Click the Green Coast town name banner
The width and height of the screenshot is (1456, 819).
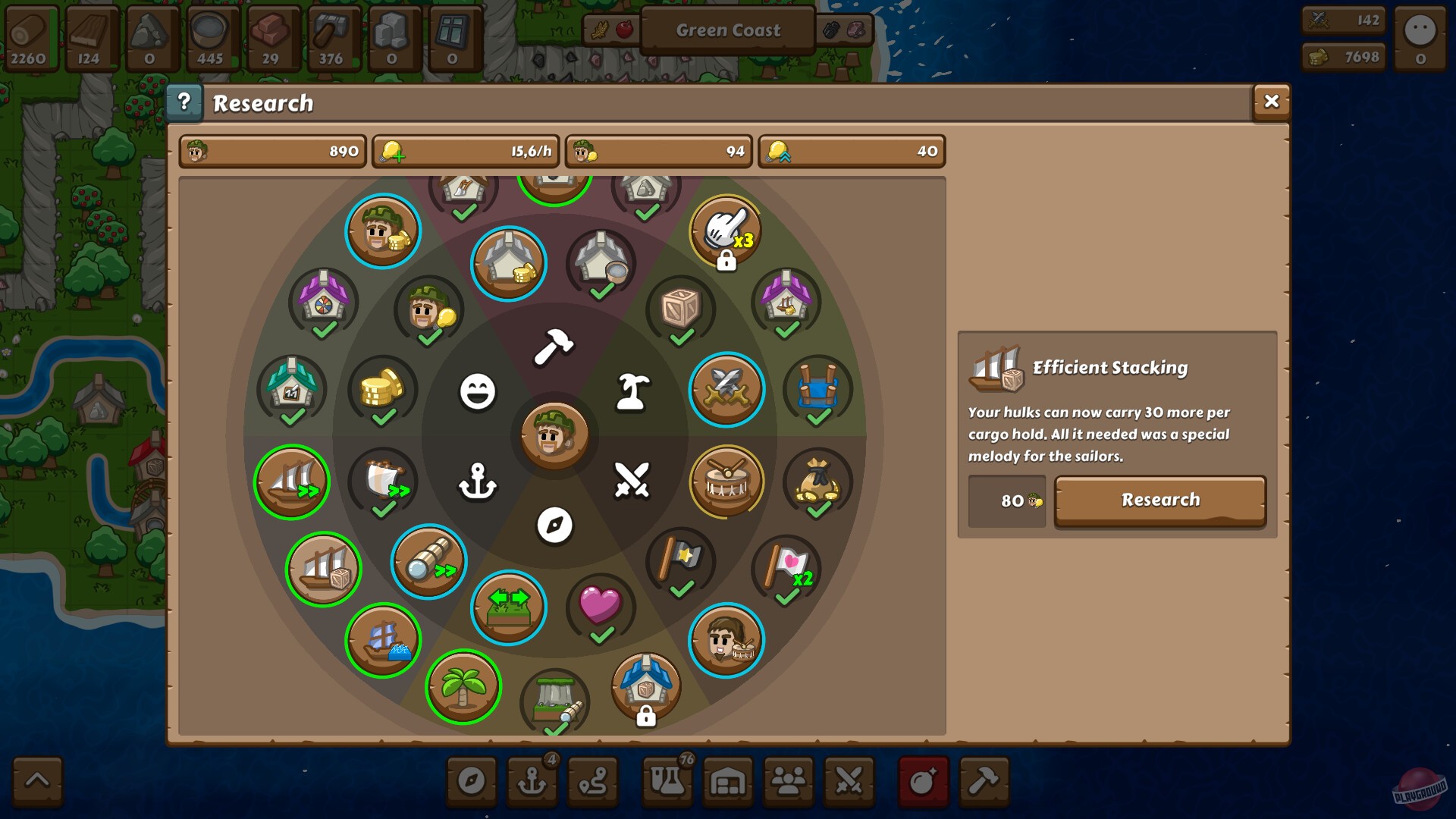tap(726, 30)
